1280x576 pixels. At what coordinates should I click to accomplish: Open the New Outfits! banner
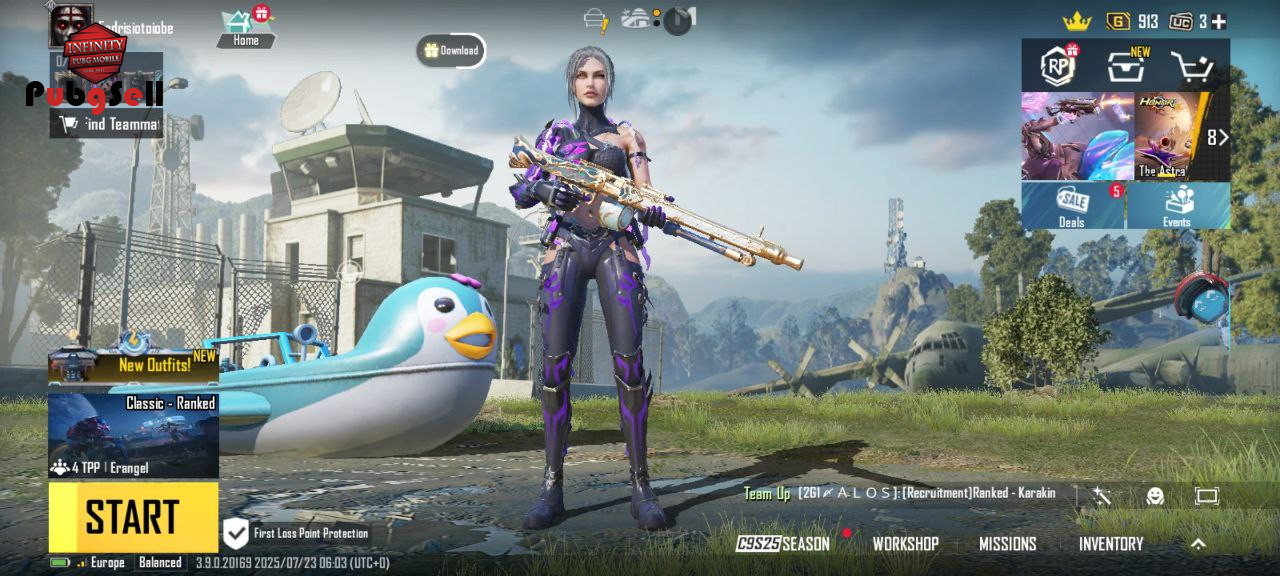pyautogui.click(x=133, y=365)
